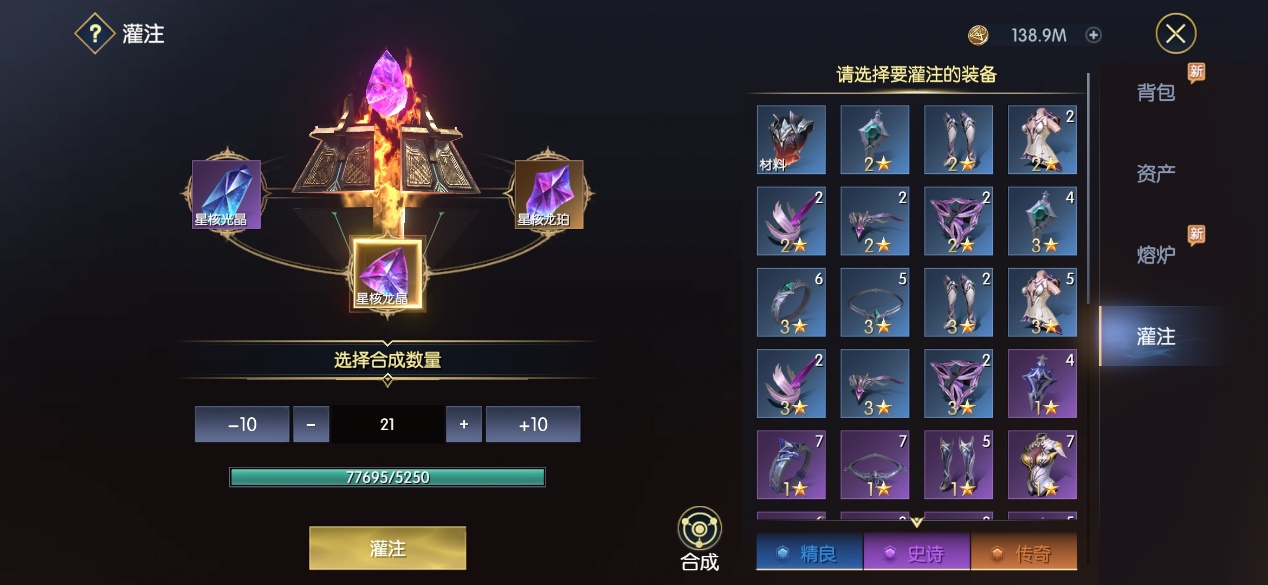
Task: Reduce the quantity by one
Action: click(311, 424)
